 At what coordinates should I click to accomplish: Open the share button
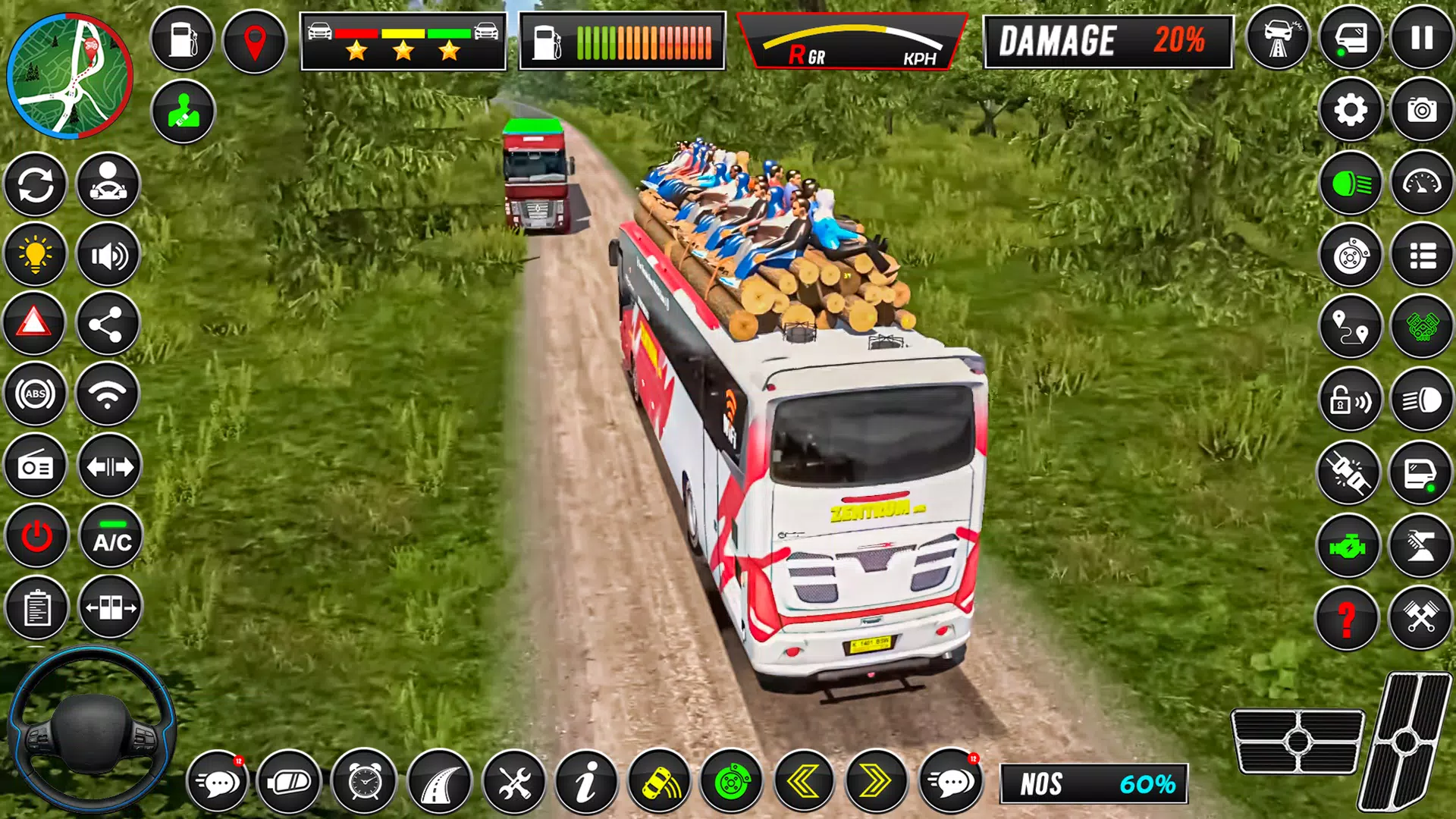pos(107,325)
